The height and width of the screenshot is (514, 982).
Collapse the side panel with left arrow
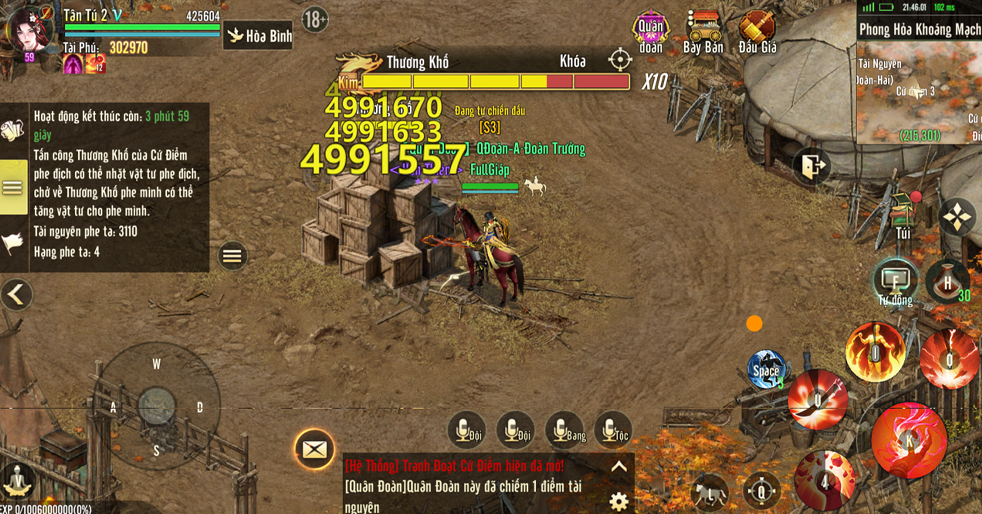[x=16, y=294]
